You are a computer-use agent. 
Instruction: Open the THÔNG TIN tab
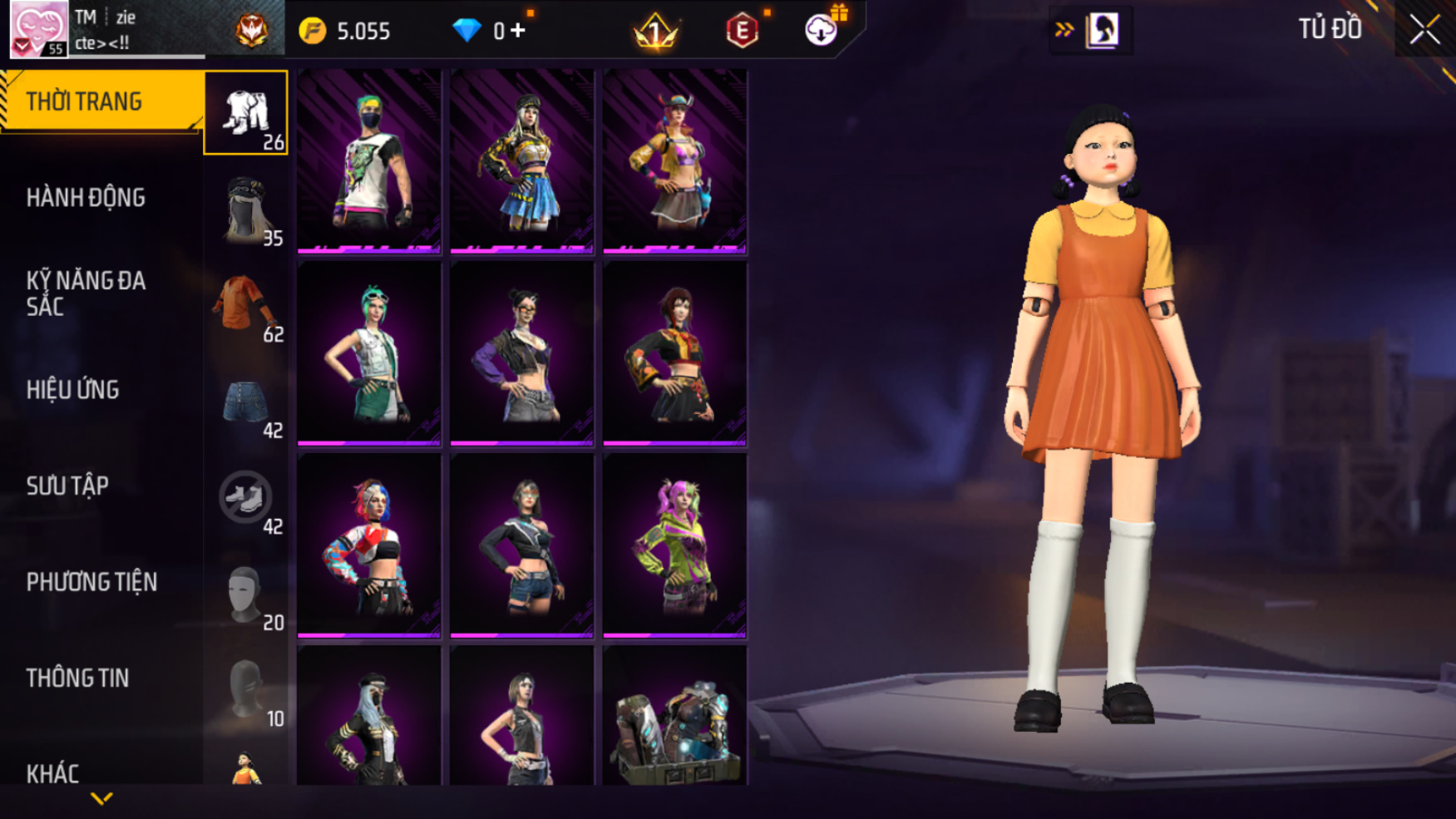pyautogui.click(x=78, y=678)
